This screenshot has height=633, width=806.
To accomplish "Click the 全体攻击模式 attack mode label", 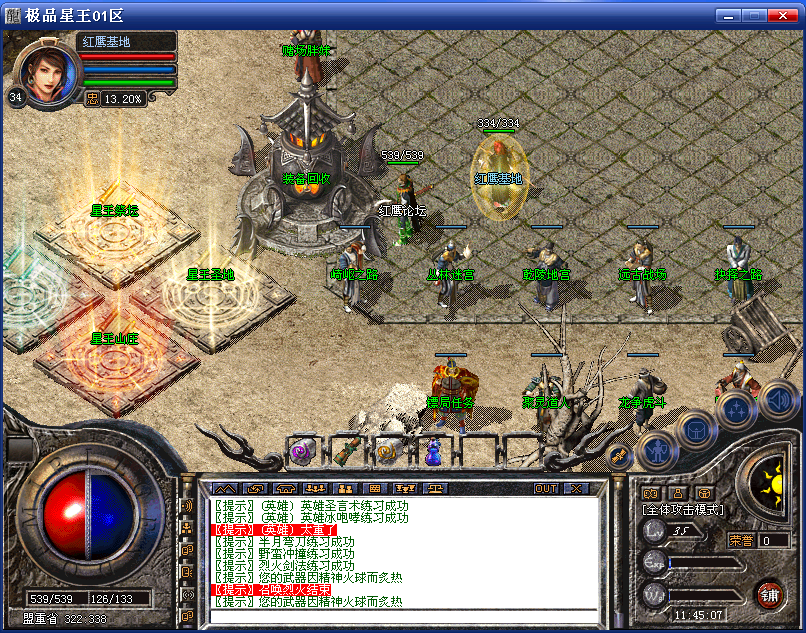I will (x=683, y=510).
